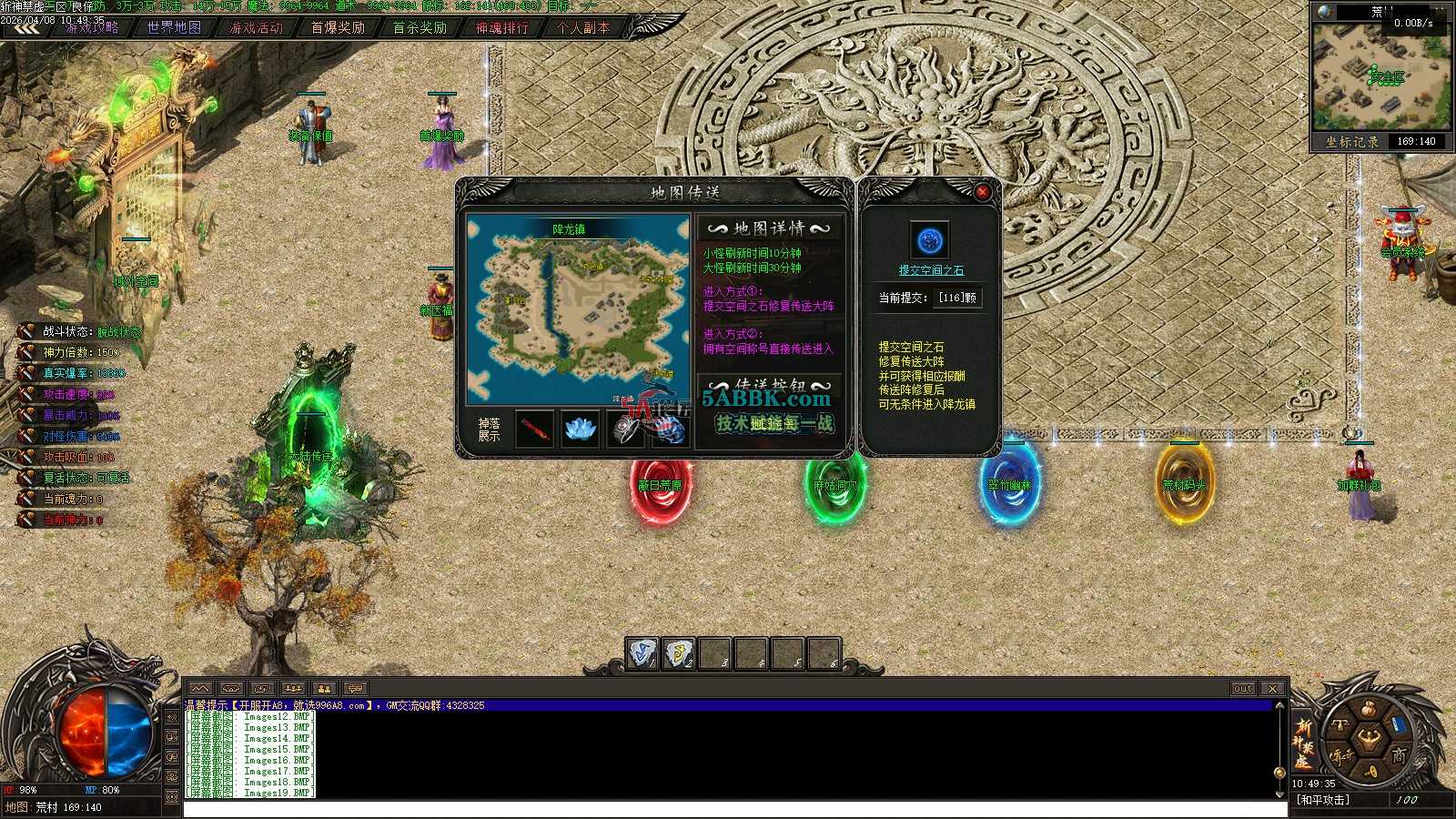The height and width of the screenshot is (819, 1456).
Task: Open the 神魂排行 ranking menu
Action: (501, 28)
